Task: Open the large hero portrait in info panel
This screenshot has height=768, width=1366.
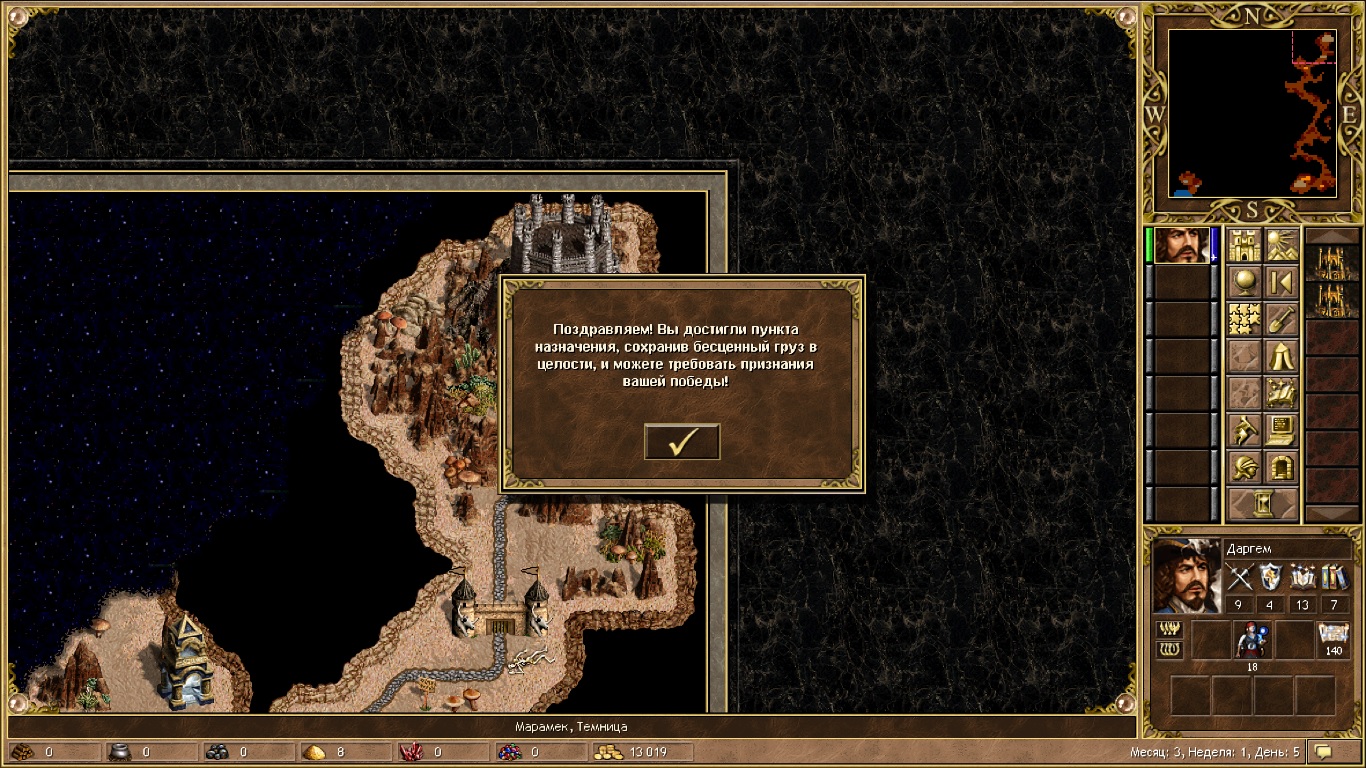Action: pos(1186,575)
